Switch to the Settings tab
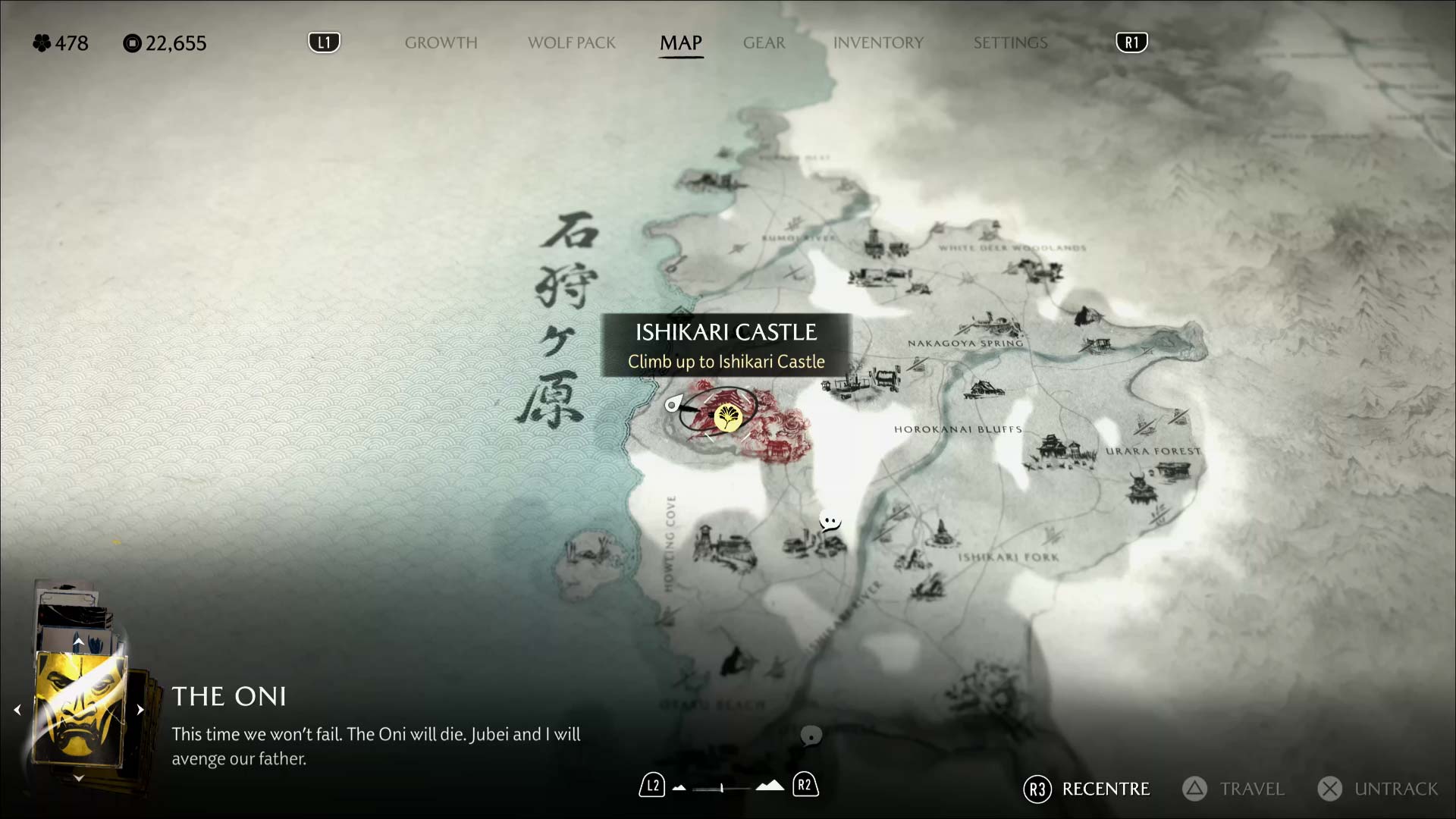Viewport: 1456px width, 819px height. [x=1010, y=43]
